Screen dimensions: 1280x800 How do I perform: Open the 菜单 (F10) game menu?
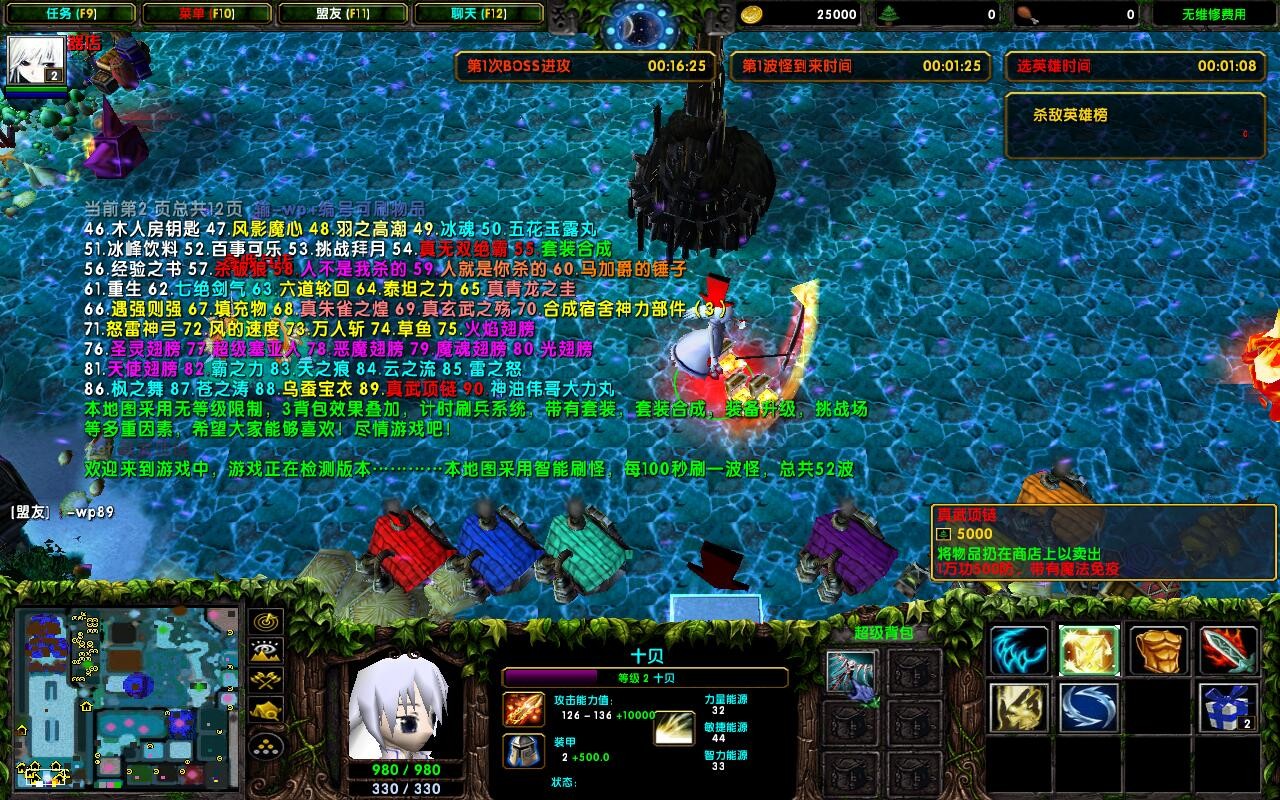point(206,14)
